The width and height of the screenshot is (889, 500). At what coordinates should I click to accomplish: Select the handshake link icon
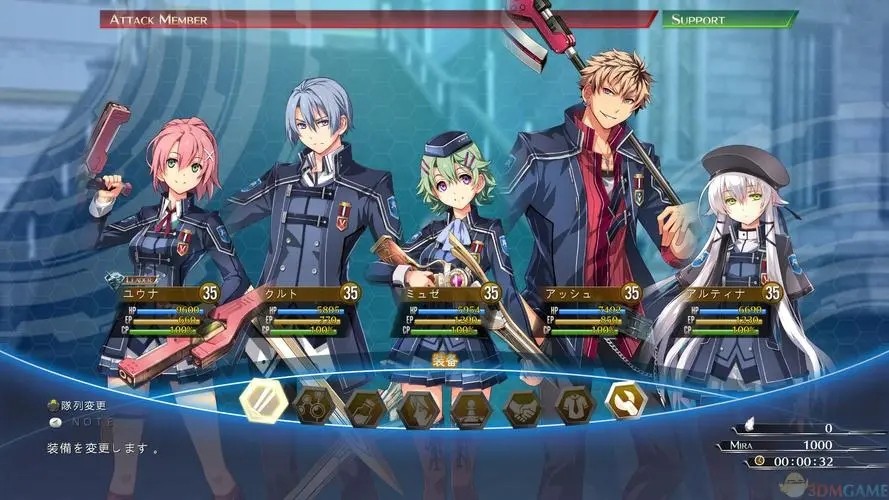click(522, 408)
